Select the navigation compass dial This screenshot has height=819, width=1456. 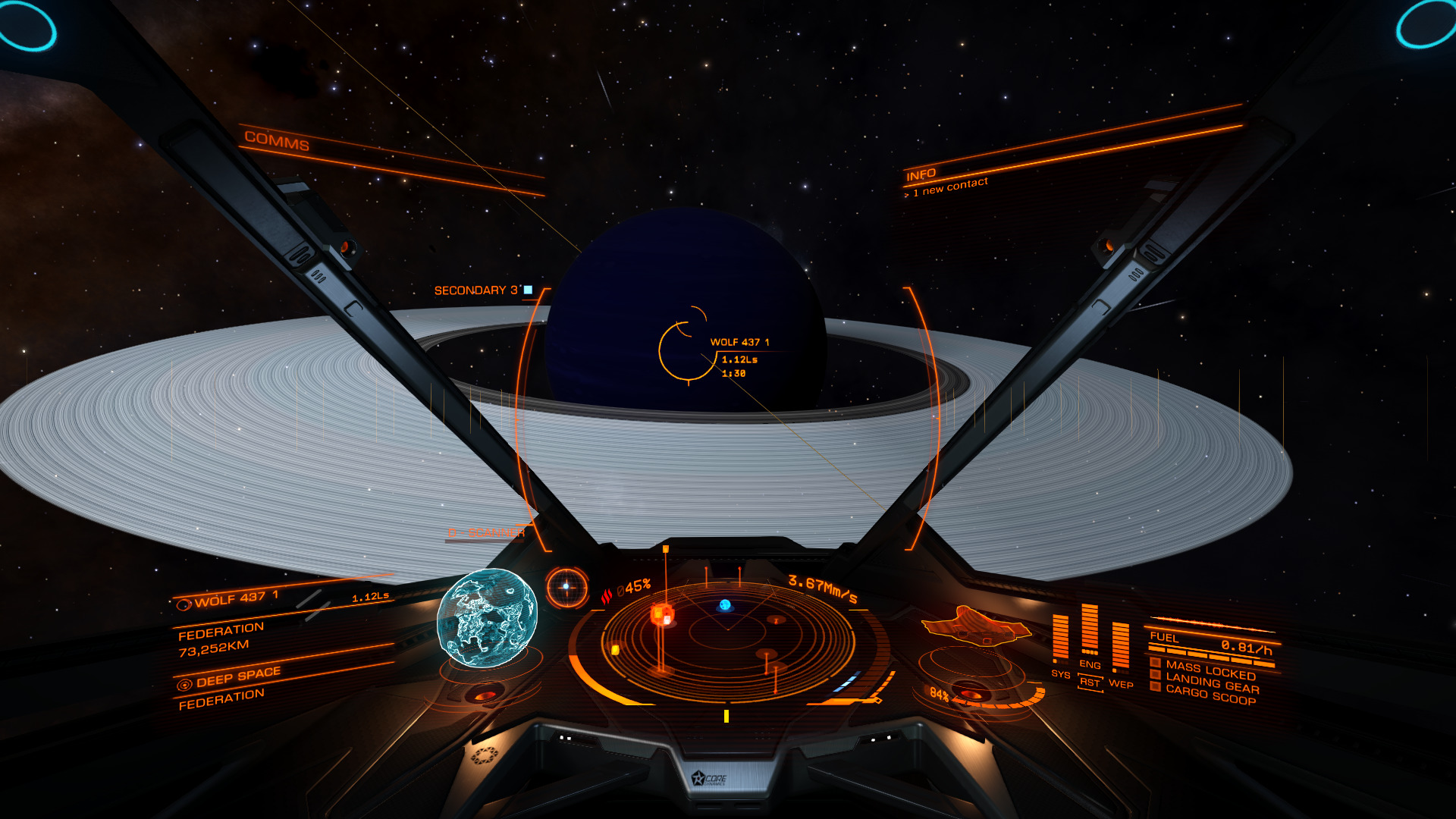[566, 587]
